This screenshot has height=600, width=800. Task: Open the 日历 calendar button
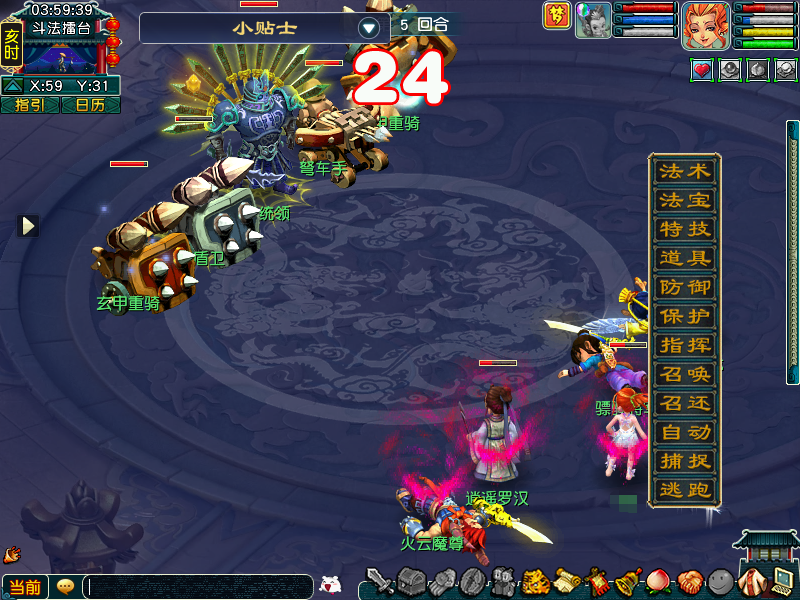coord(90,105)
